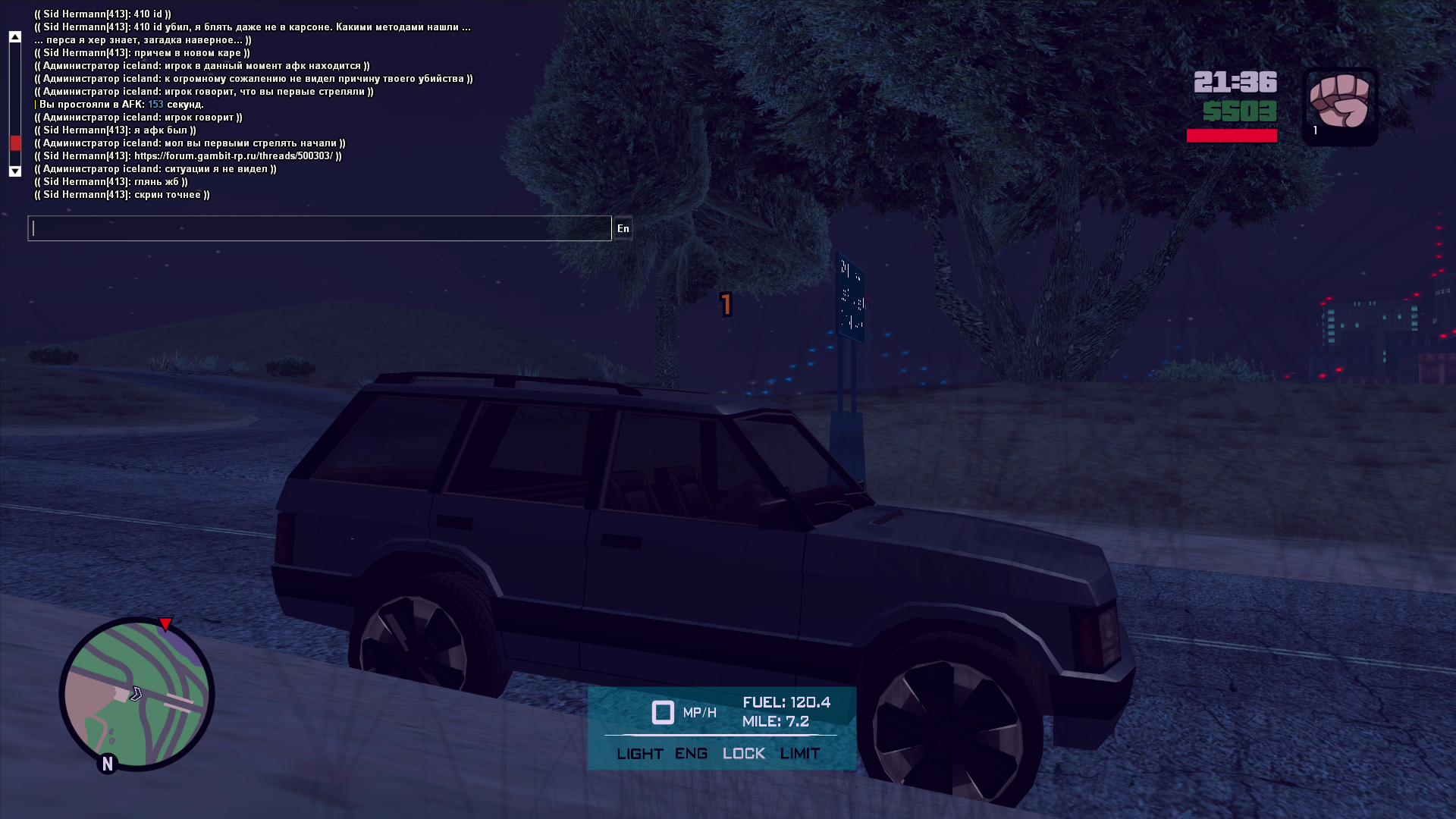Toggle the ENG engine indicator
The width and height of the screenshot is (1456, 819).
tap(691, 754)
